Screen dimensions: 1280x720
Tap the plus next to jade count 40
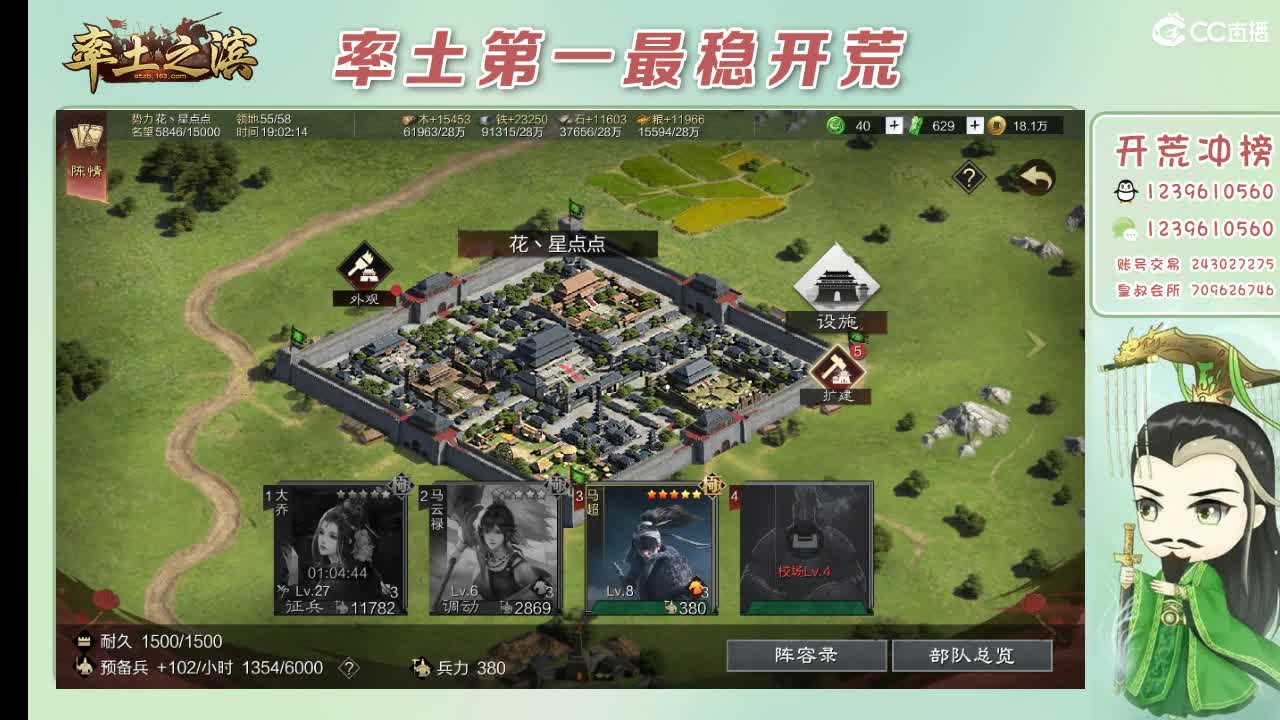pos(894,124)
